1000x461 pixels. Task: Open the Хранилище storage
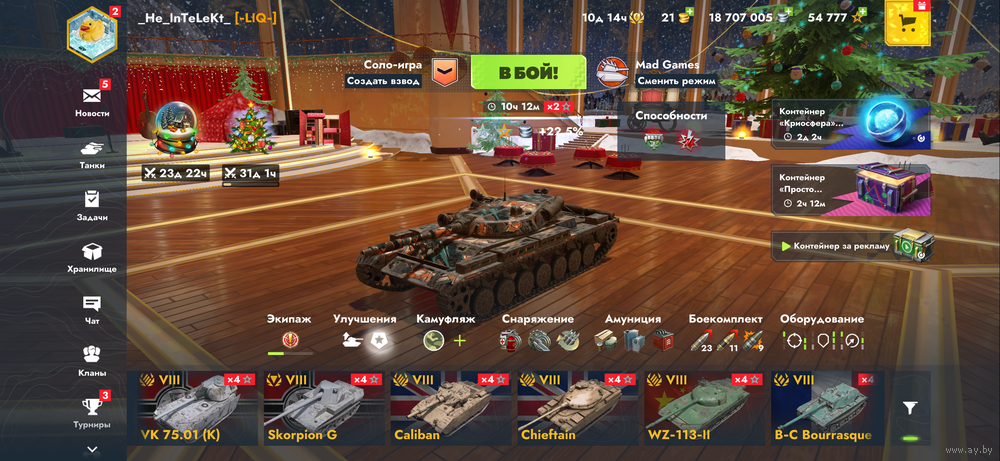pos(92,257)
